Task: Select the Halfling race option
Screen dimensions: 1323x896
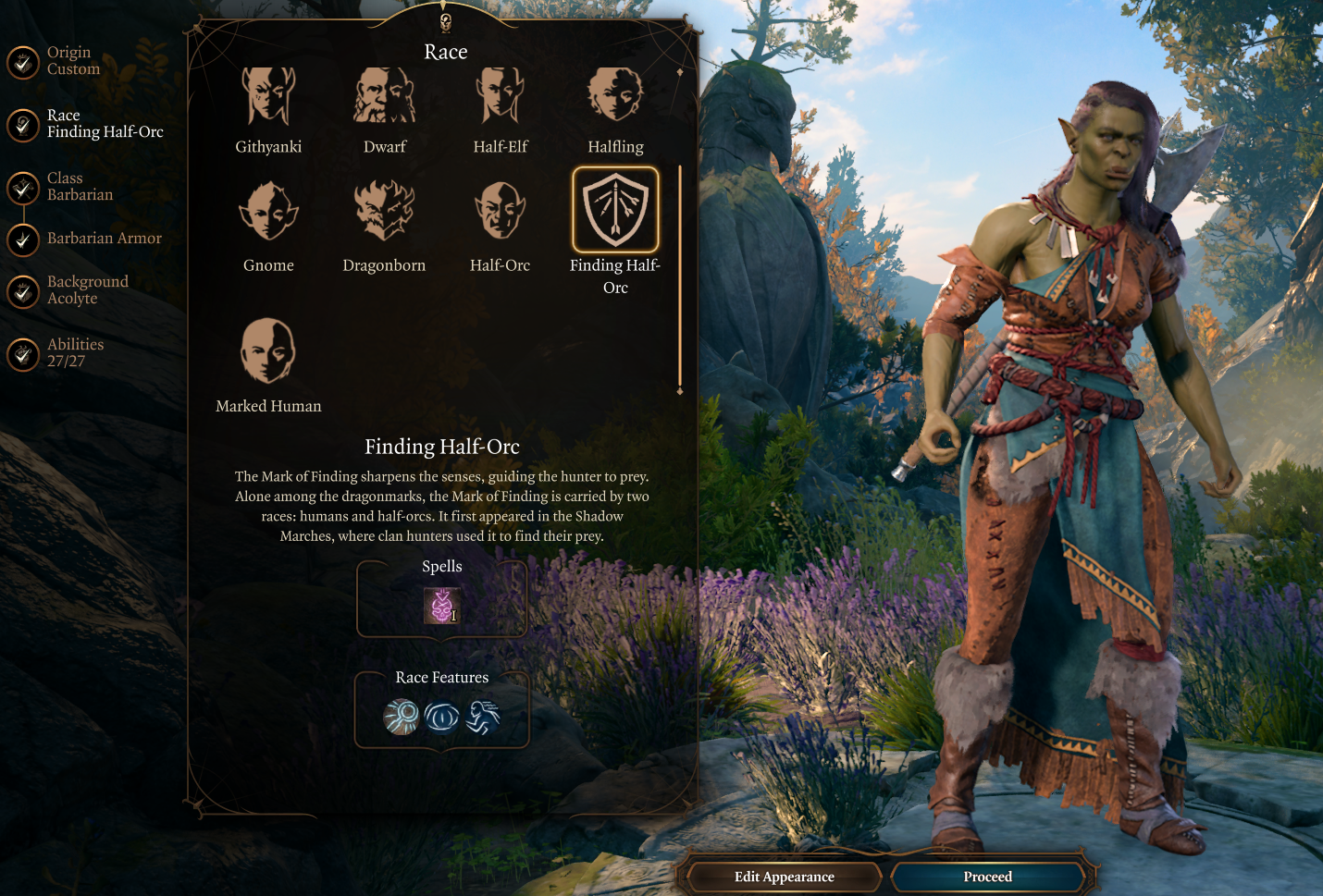Action: [615, 96]
